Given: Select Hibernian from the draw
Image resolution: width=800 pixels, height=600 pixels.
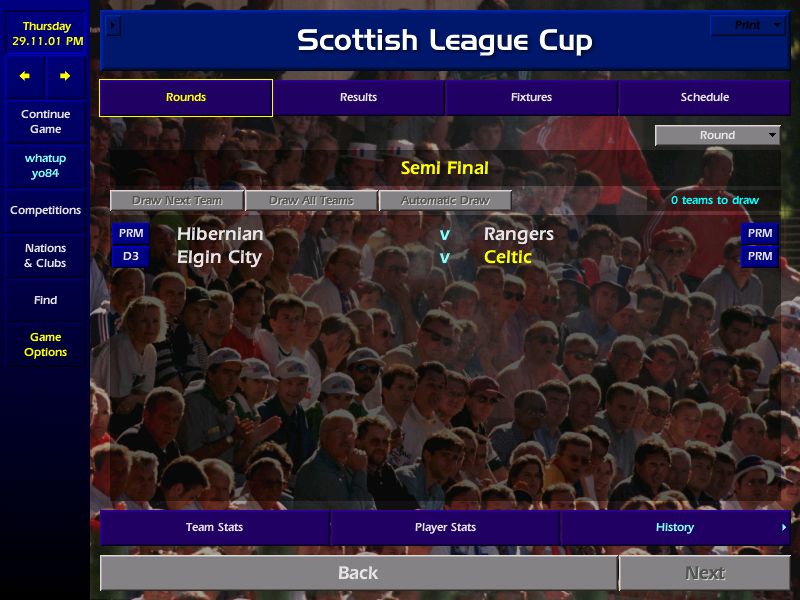Looking at the screenshot, I should point(220,234).
